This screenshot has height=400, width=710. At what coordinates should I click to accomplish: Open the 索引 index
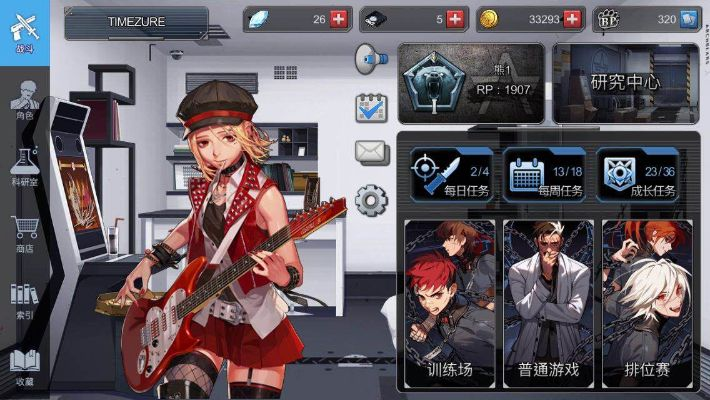24,300
